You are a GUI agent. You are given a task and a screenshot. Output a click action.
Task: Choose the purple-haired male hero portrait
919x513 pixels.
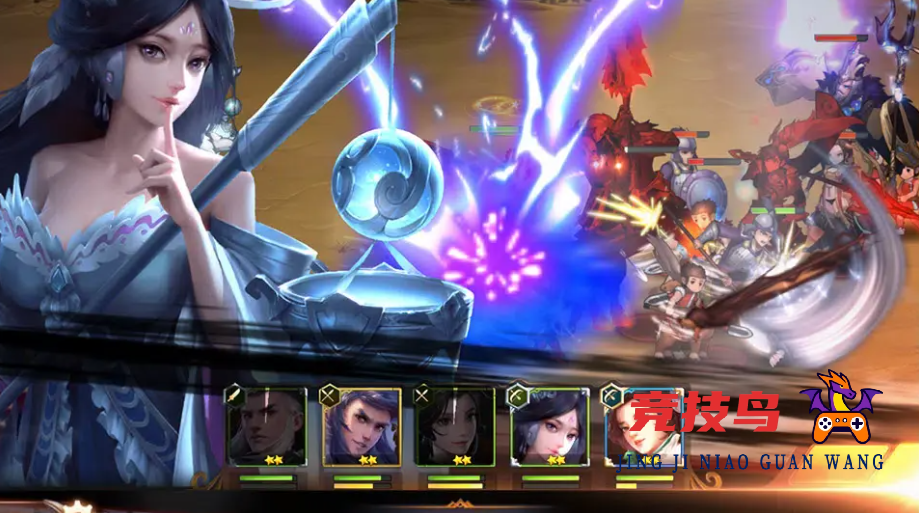tap(360, 427)
